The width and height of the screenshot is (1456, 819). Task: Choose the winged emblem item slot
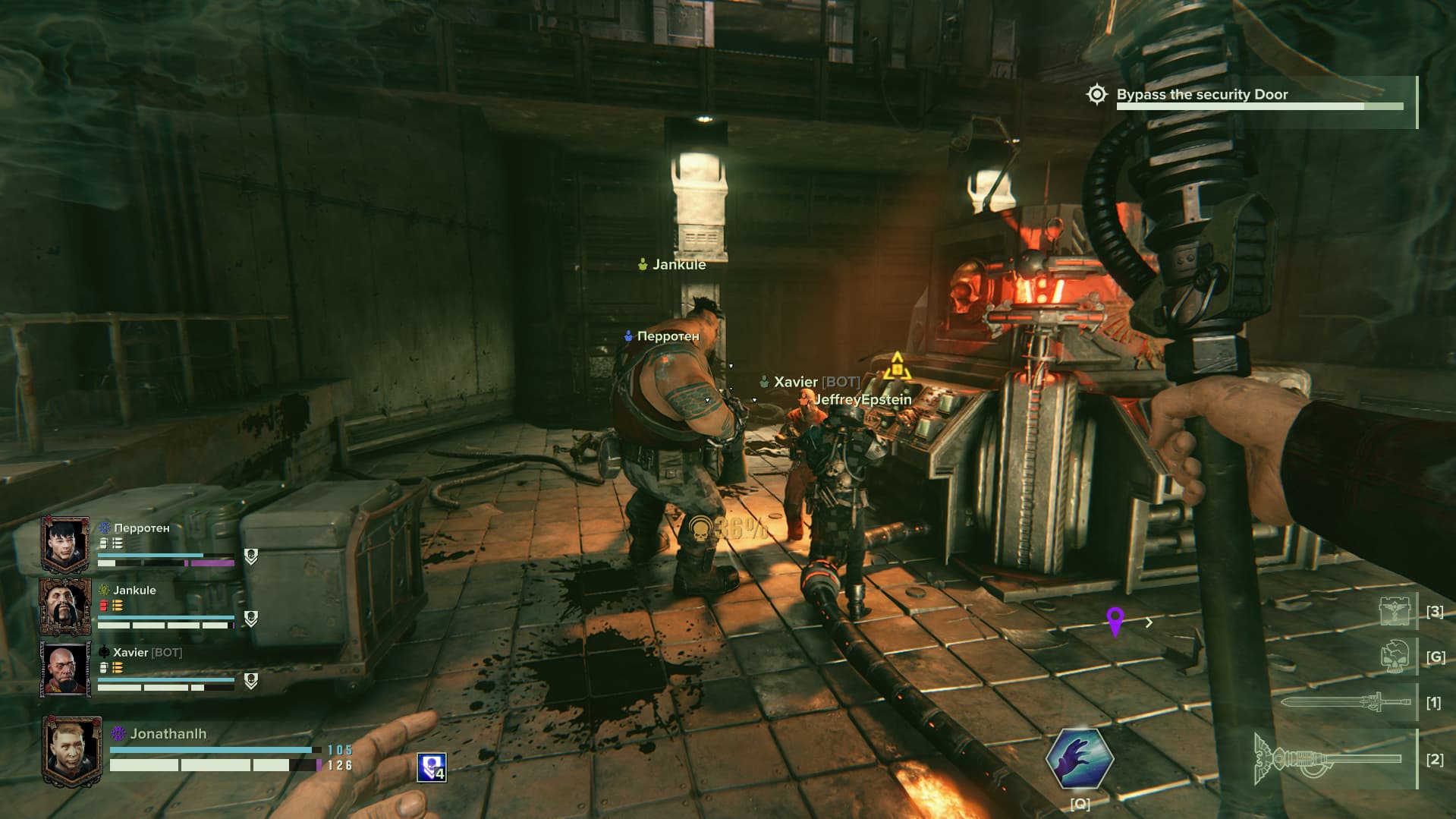pyautogui.click(x=1395, y=611)
